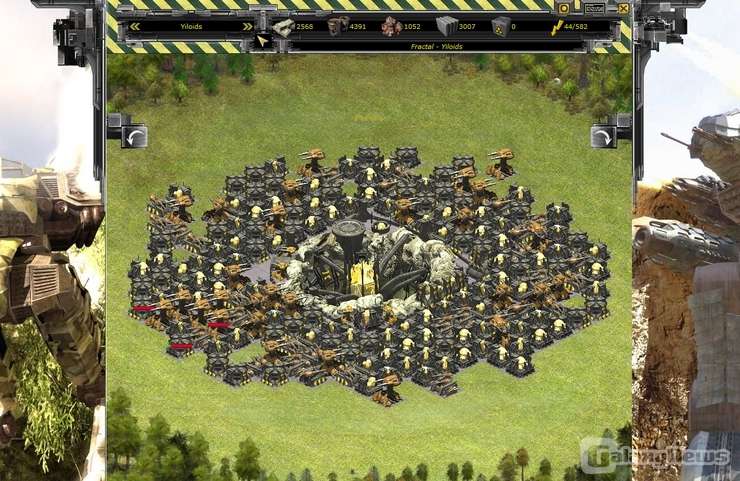Click the yellow lightning energy icon

coord(556,27)
